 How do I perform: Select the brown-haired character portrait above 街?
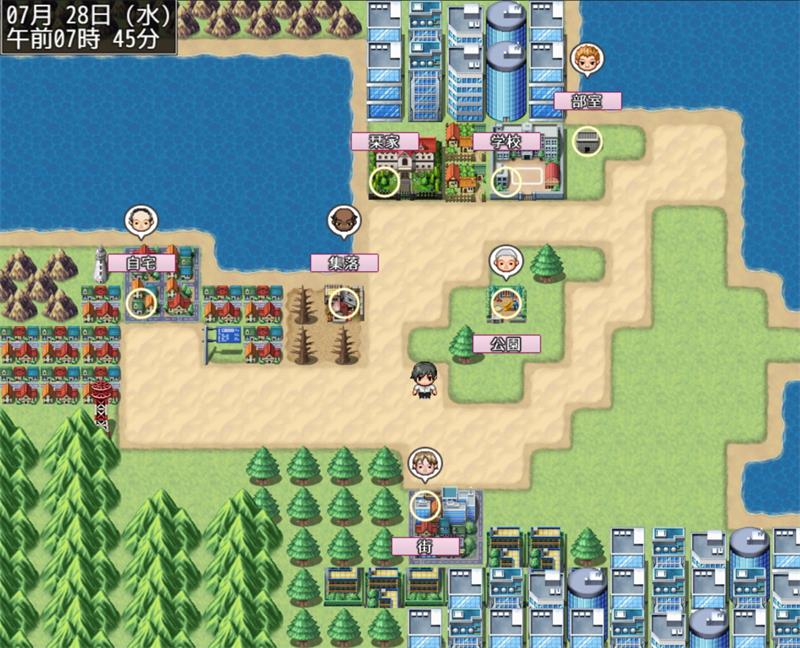(425, 464)
